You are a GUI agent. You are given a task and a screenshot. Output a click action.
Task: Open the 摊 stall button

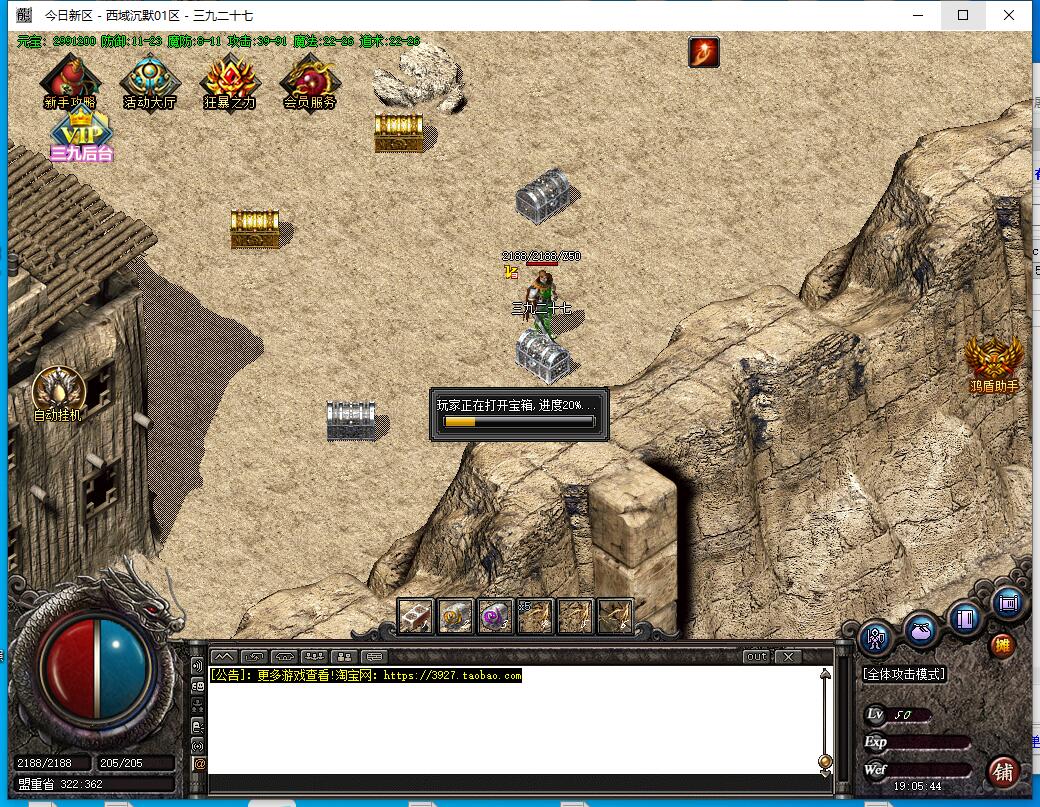coord(1002,645)
